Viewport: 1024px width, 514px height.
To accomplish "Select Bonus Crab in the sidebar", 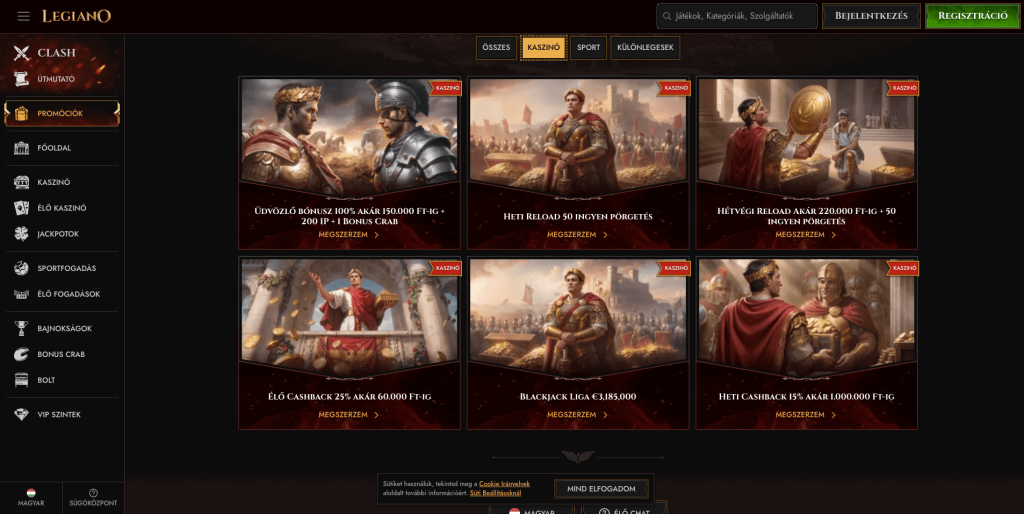I will [x=61, y=354].
